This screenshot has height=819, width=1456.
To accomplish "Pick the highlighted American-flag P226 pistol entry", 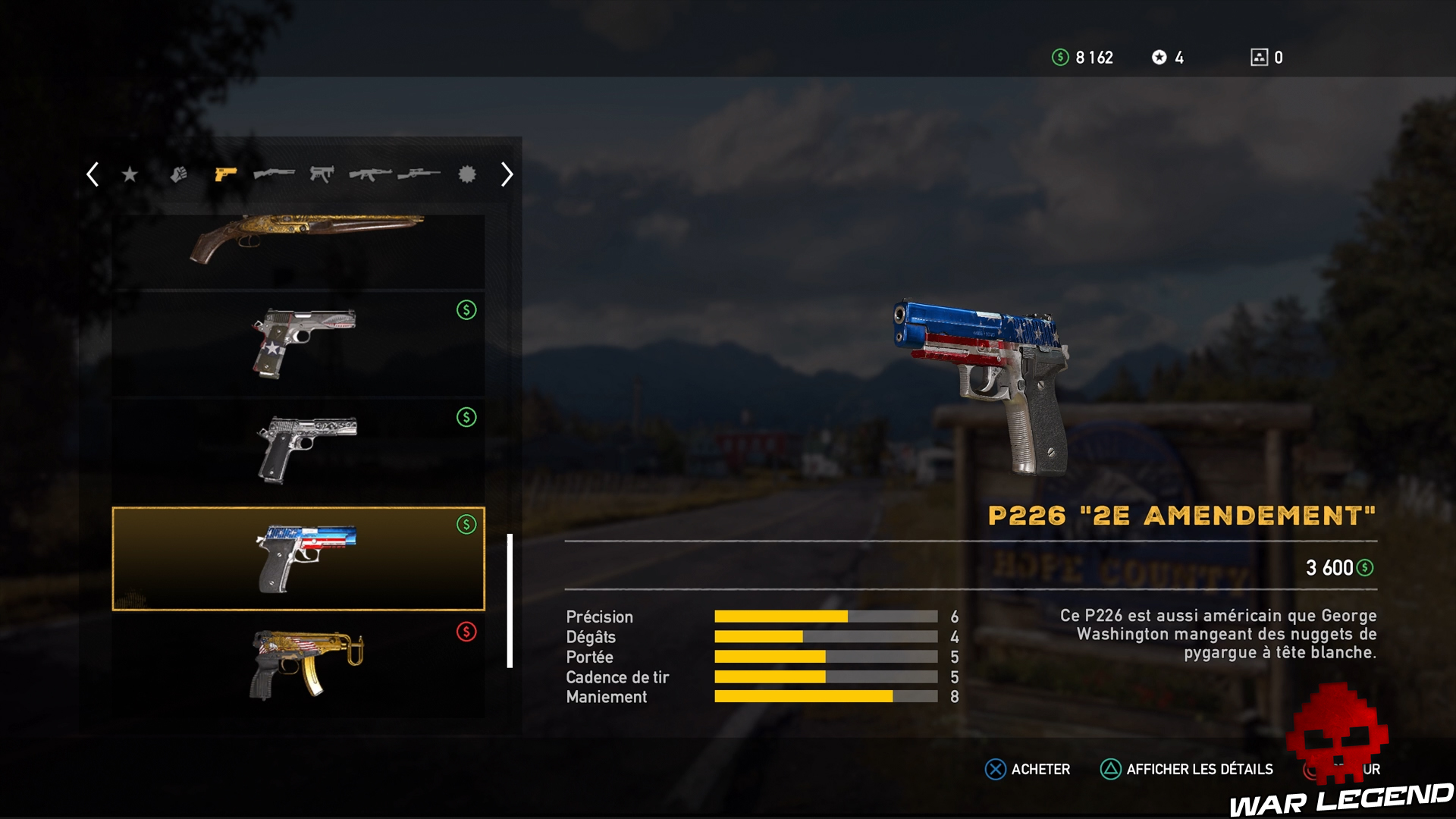I will pos(298,559).
